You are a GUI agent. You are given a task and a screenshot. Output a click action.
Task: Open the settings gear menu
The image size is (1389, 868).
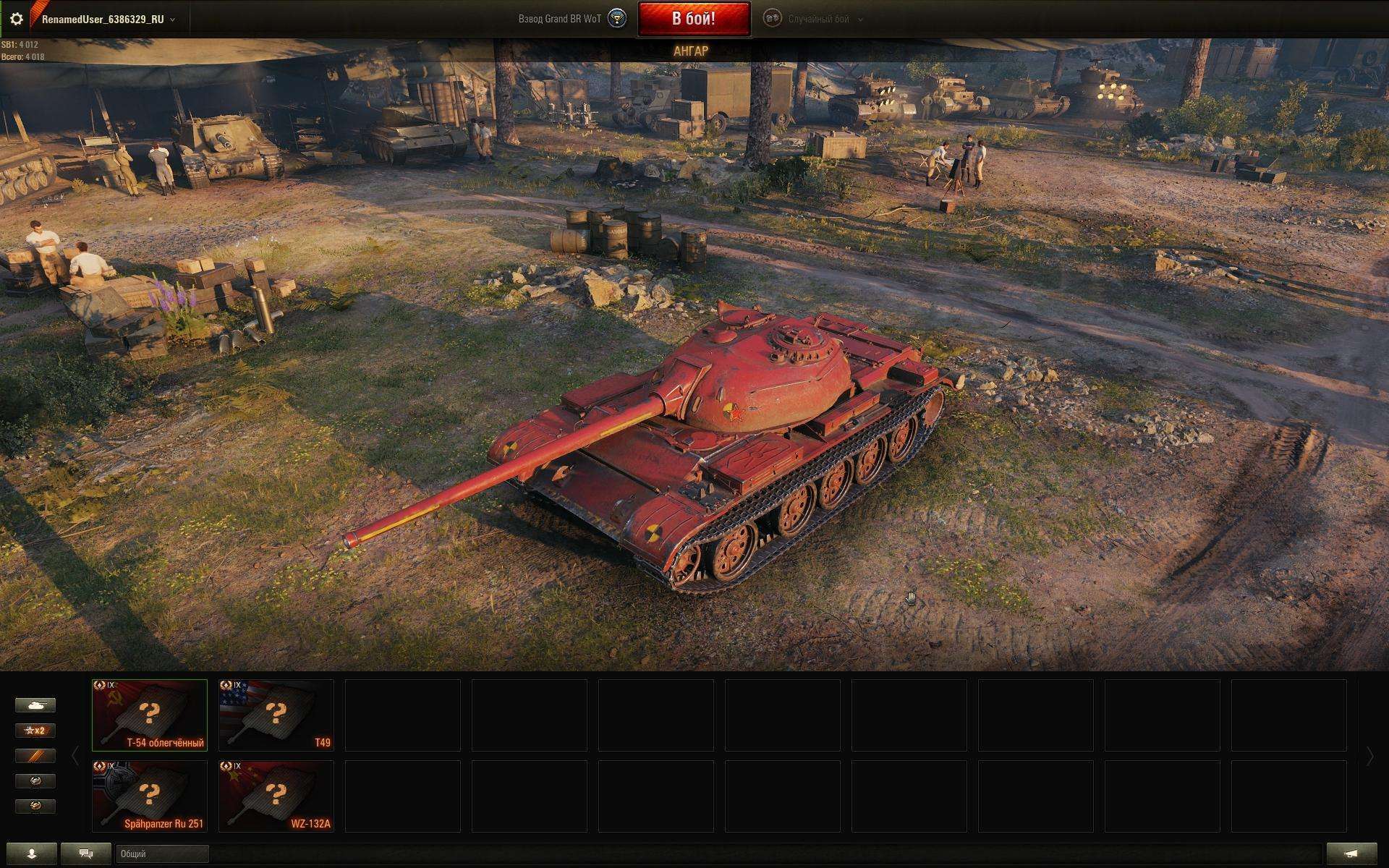point(16,20)
